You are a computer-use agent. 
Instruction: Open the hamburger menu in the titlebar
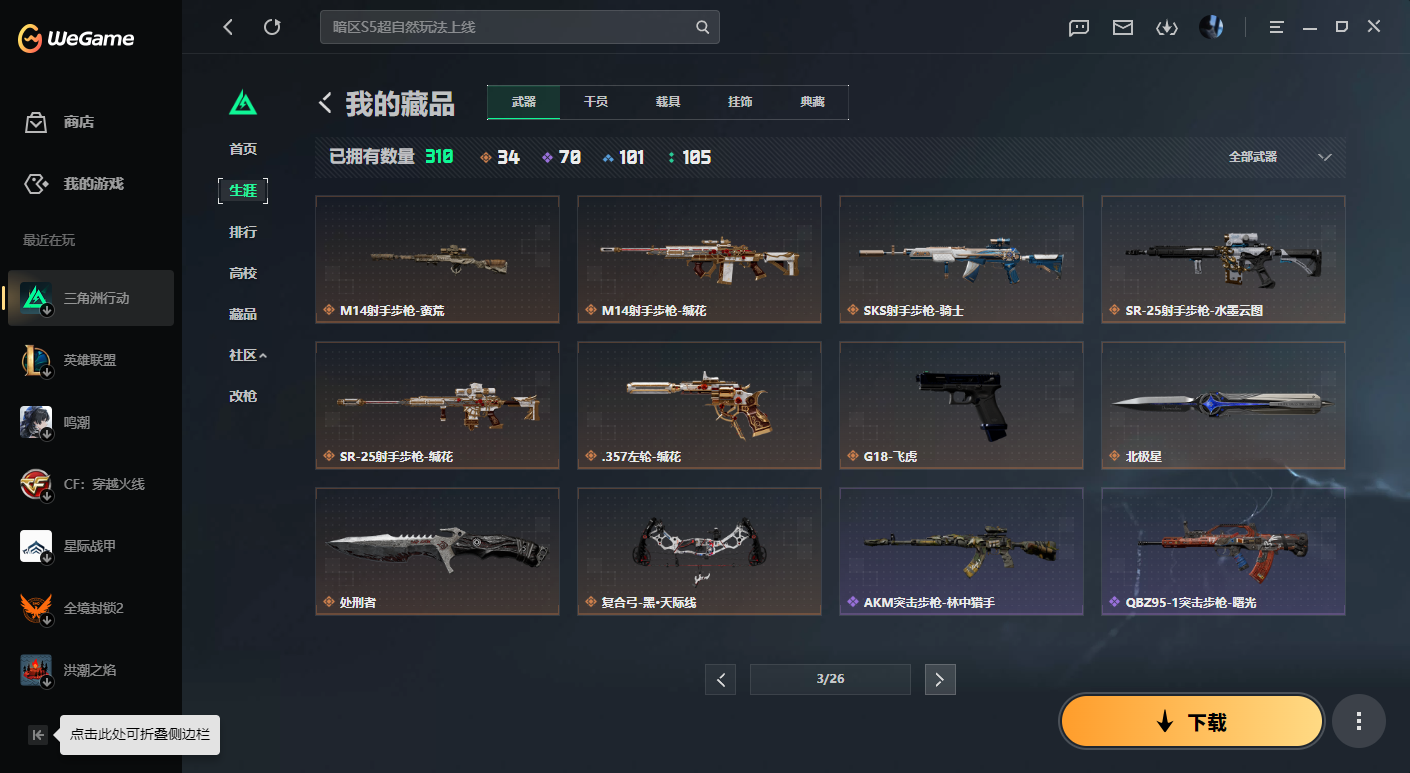click(x=1276, y=27)
